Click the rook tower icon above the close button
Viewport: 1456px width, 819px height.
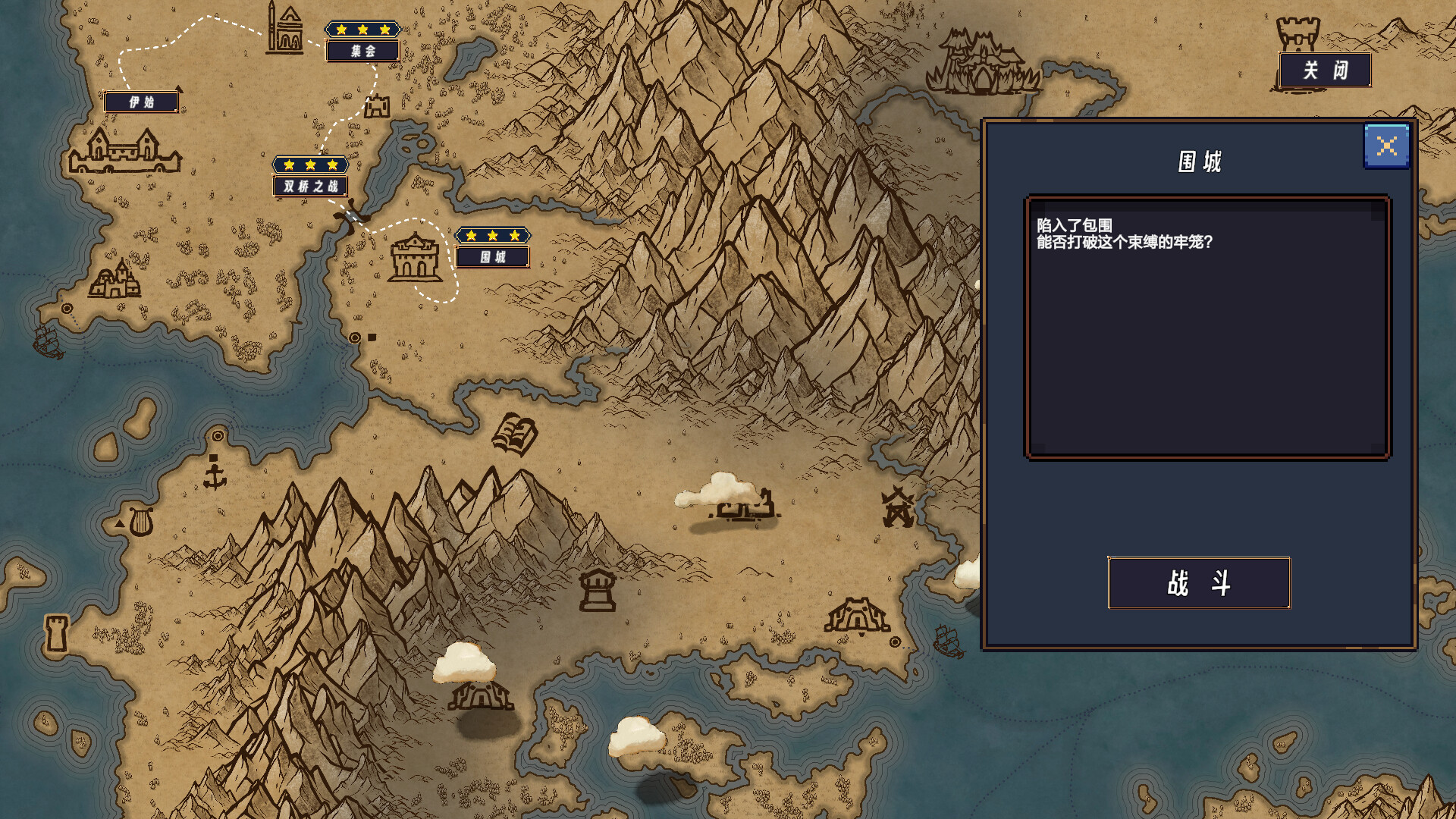coord(1299,30)
